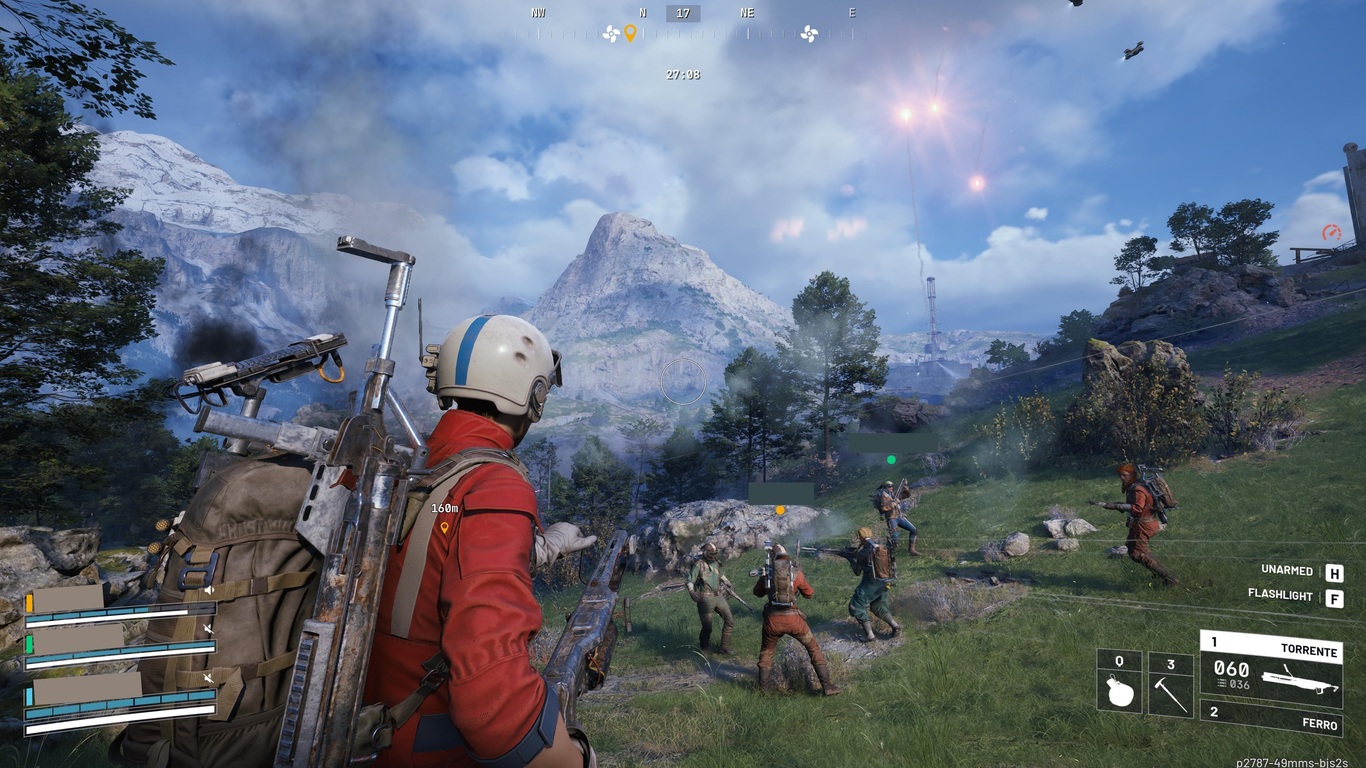Select the grenade equipment slot

pyautogui.click(x=1119, y=682)
